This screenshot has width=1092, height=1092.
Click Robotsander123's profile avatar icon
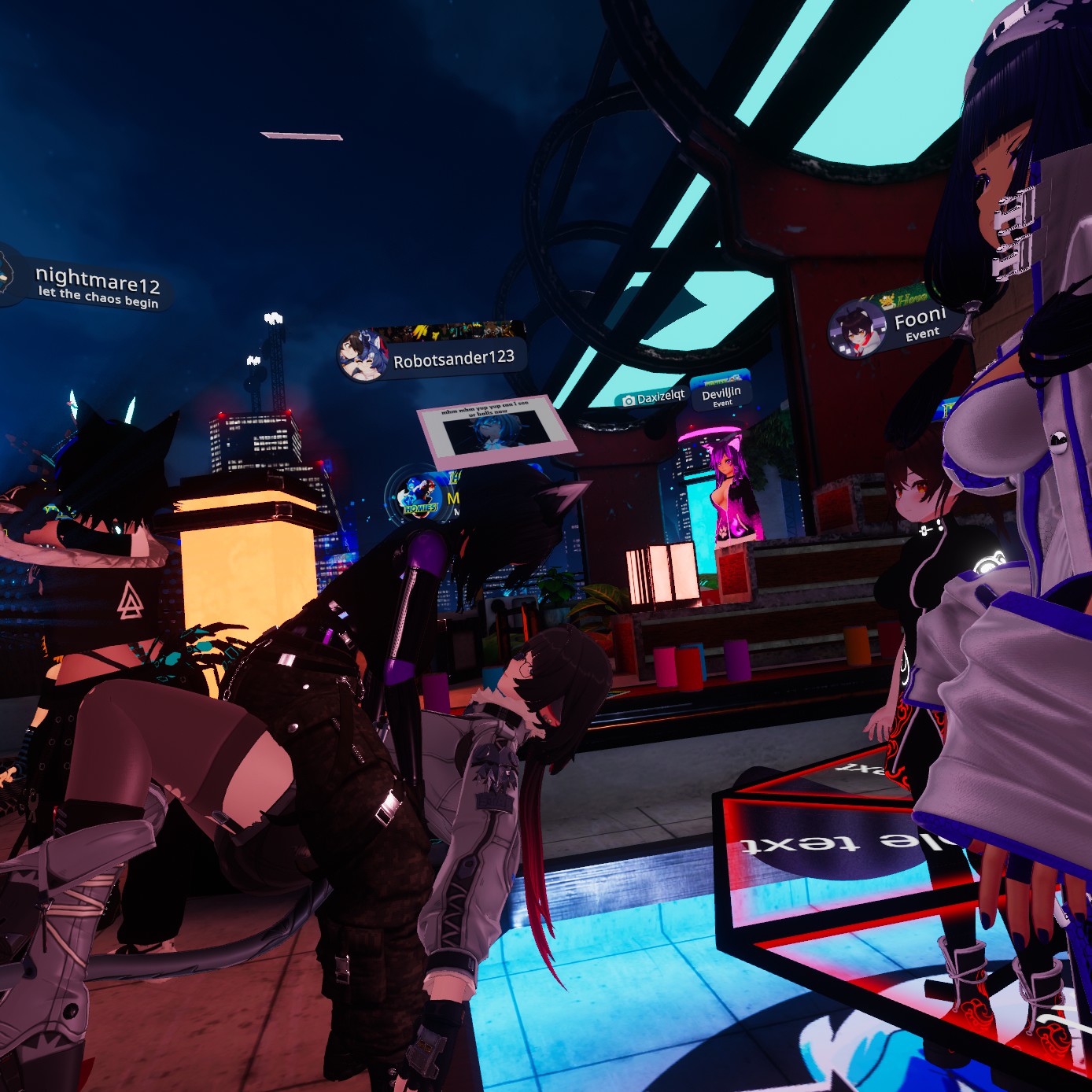pos(363,356)
